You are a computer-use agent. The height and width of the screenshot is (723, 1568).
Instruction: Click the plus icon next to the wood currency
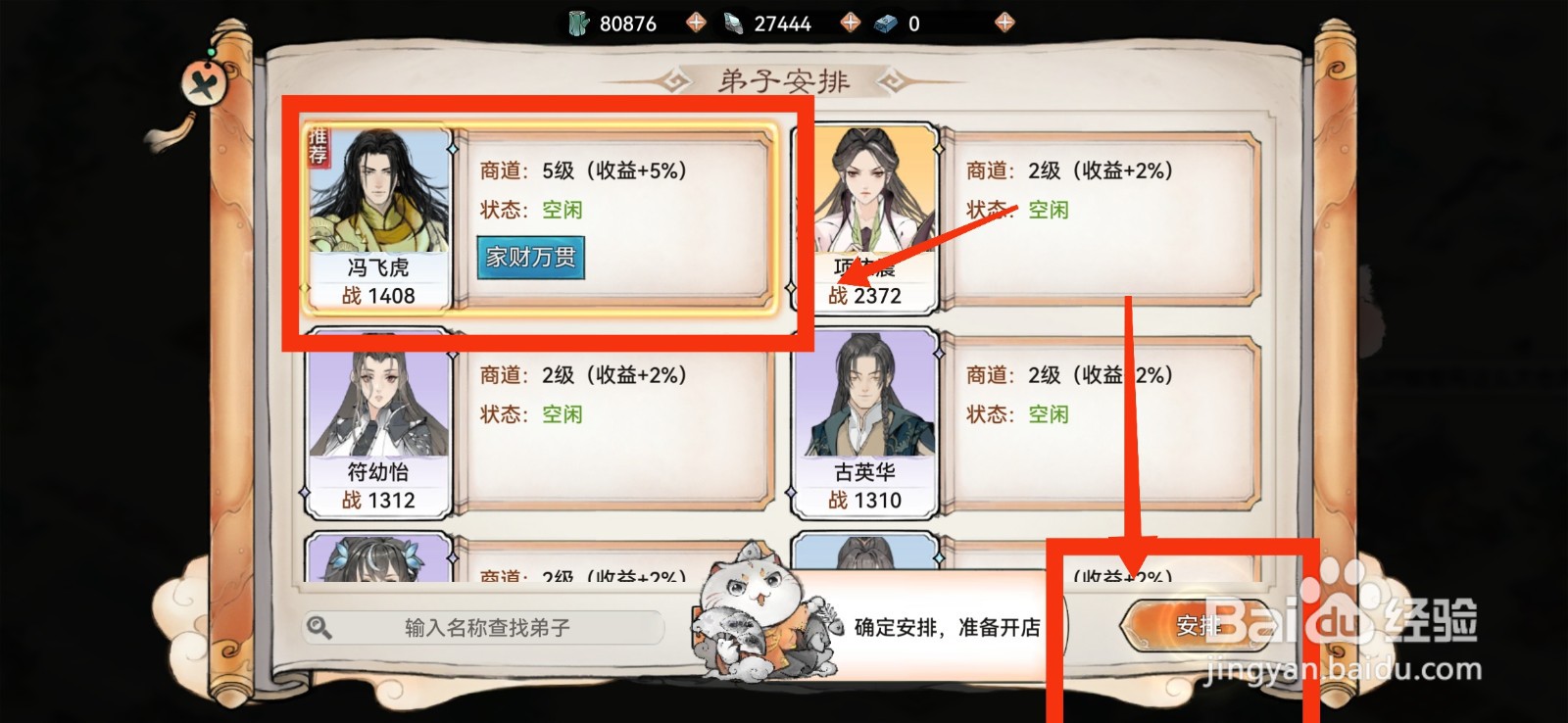696,22
